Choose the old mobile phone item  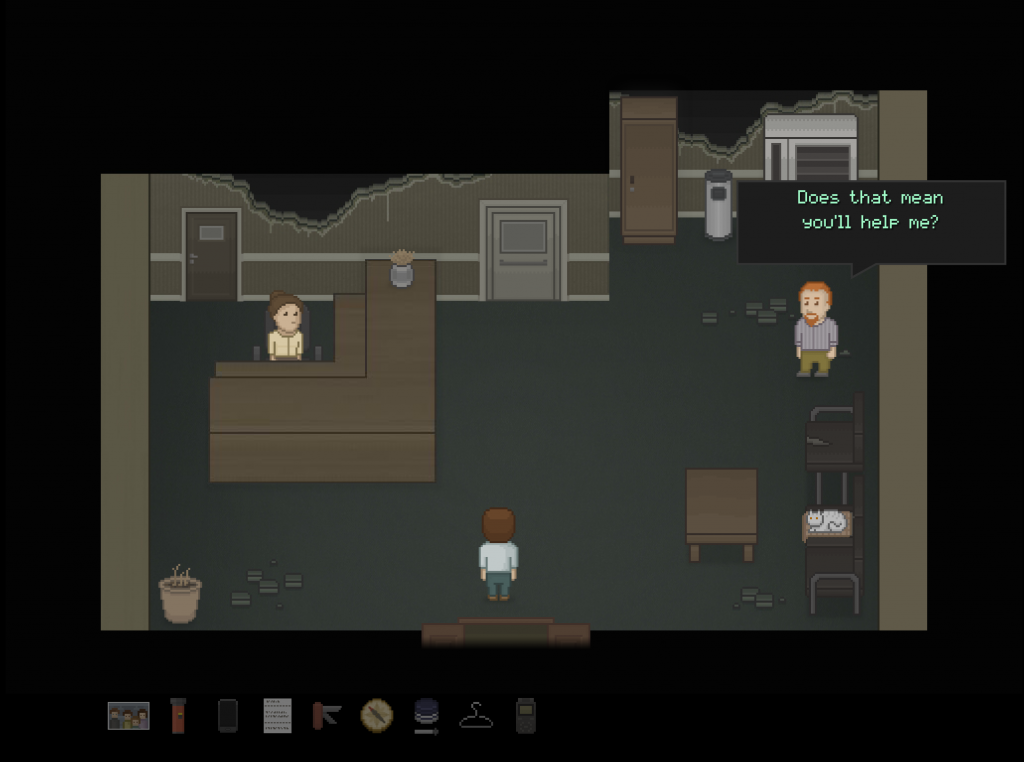(526, 716)
